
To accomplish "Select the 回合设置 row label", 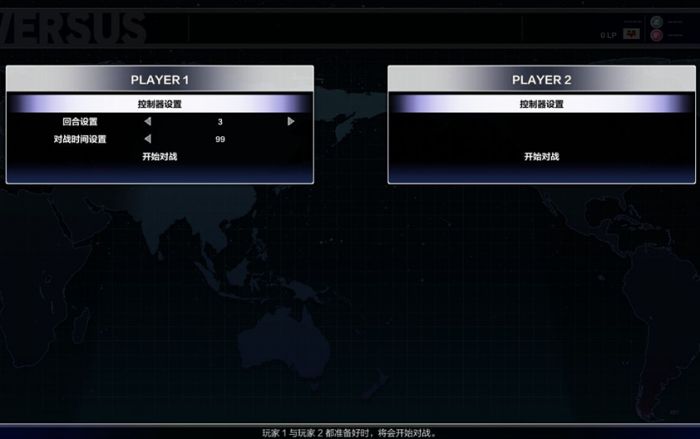I will tap(80, 121).
